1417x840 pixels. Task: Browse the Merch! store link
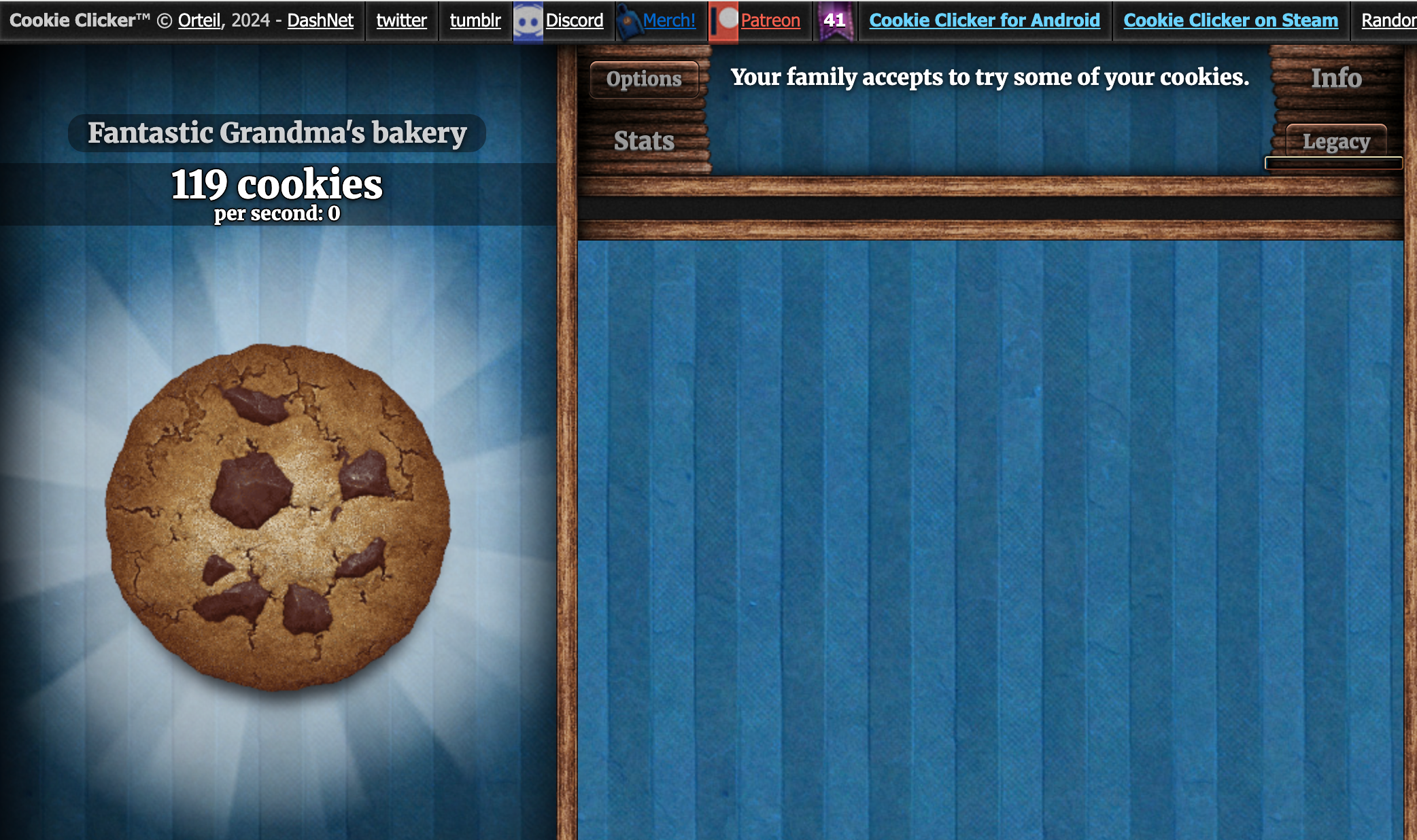(x=669, y=20)
